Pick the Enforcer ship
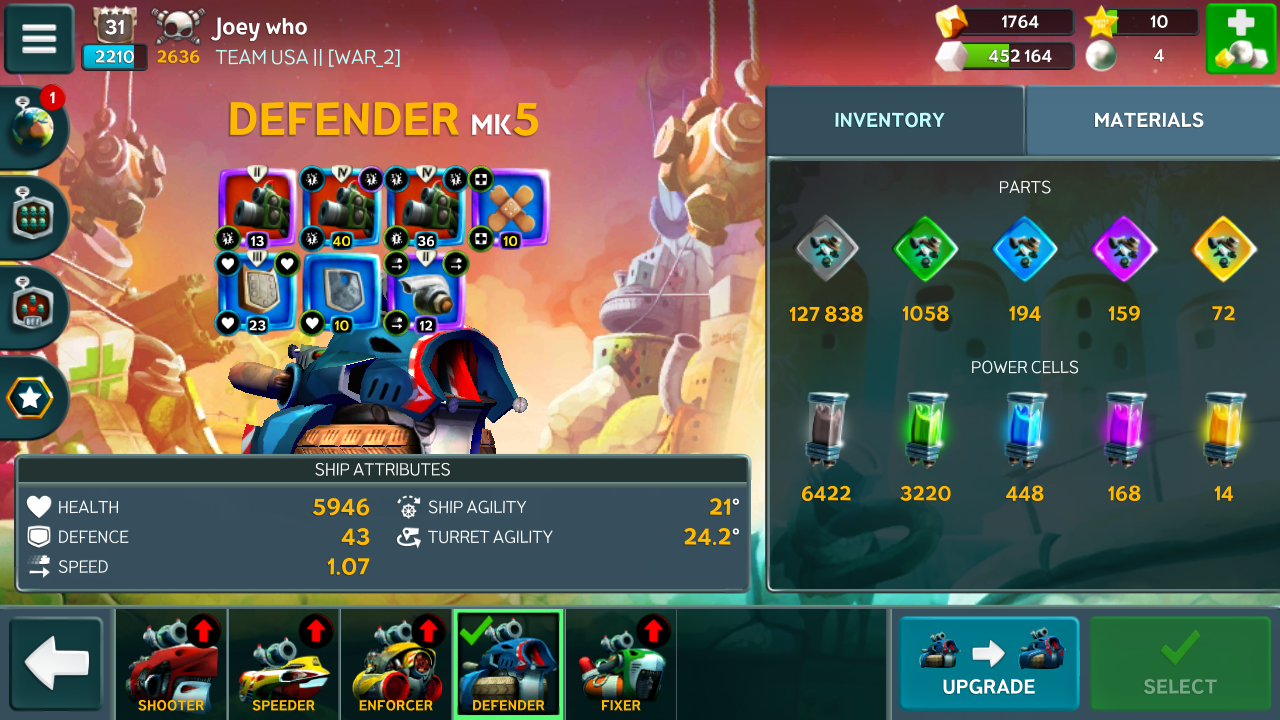The width and height of the screenshot is (1280, 720). pyautogui.click(x=396, y=663)
